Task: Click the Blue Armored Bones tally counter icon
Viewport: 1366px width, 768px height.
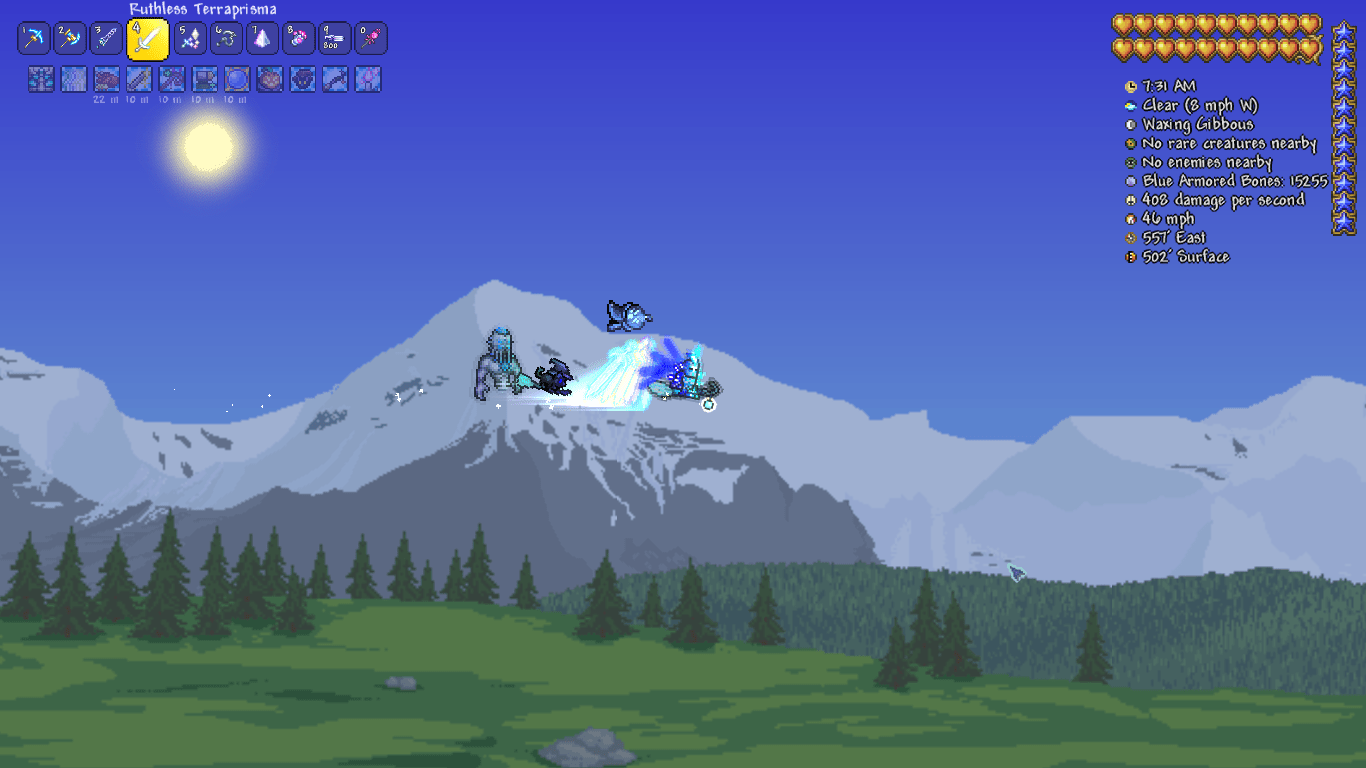Action: tap(1130, 181)
